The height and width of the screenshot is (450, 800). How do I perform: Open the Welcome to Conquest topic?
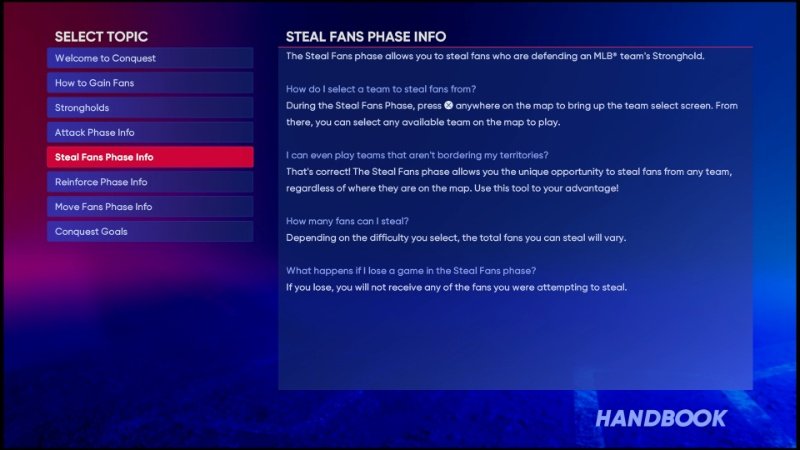pos(150,58)
